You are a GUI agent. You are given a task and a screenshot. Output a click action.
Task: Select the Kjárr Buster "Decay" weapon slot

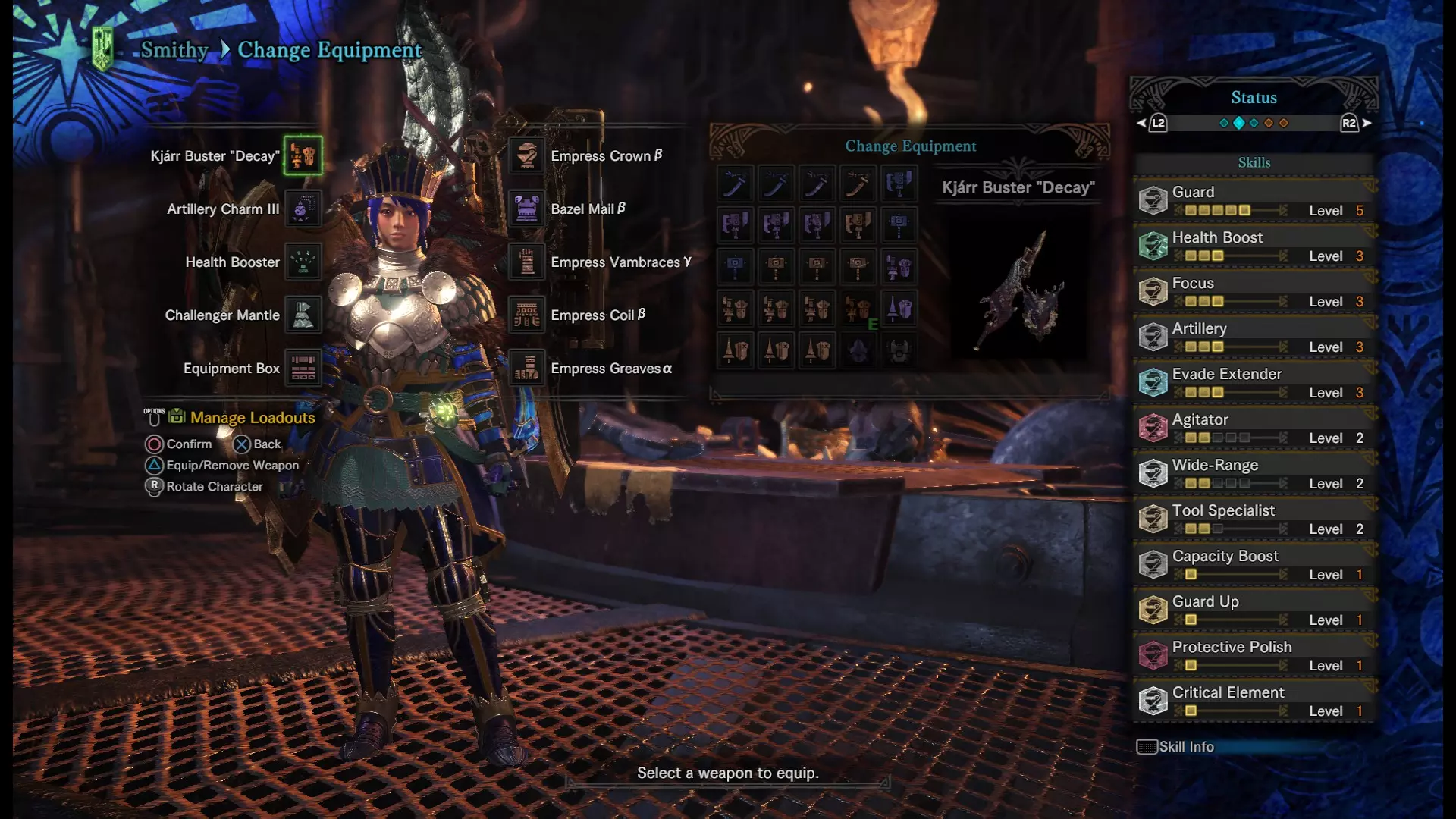click(303, 155)
